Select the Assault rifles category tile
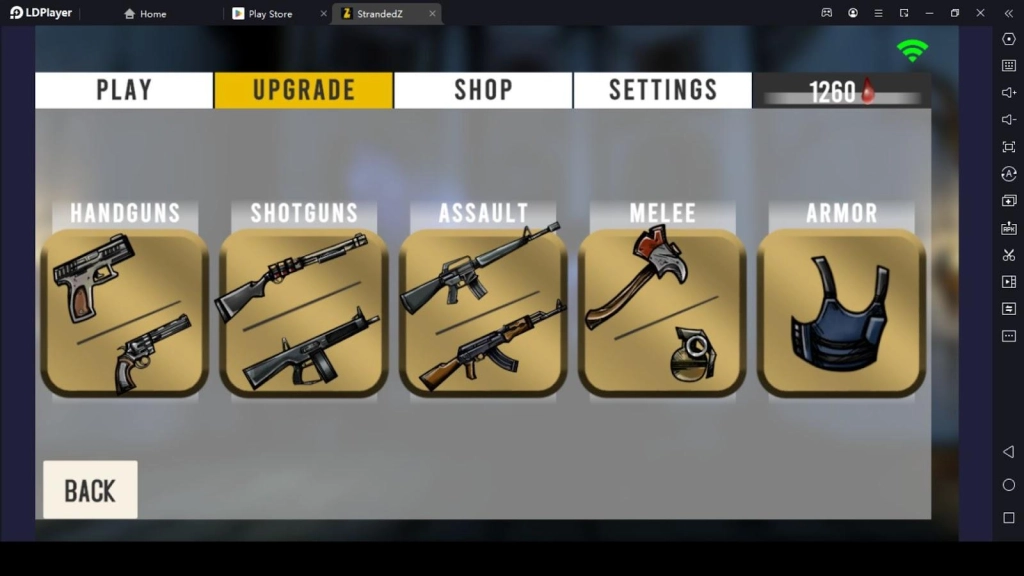The image size is (1024, 576). [483, 312]
